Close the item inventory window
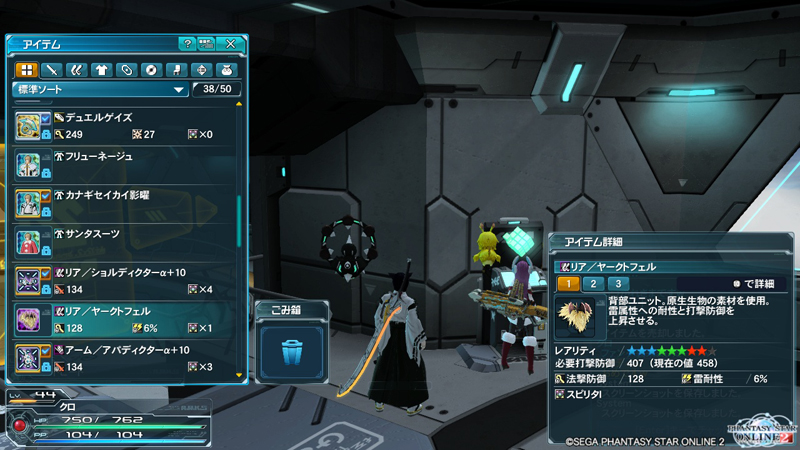 click(x=231, y=44)
